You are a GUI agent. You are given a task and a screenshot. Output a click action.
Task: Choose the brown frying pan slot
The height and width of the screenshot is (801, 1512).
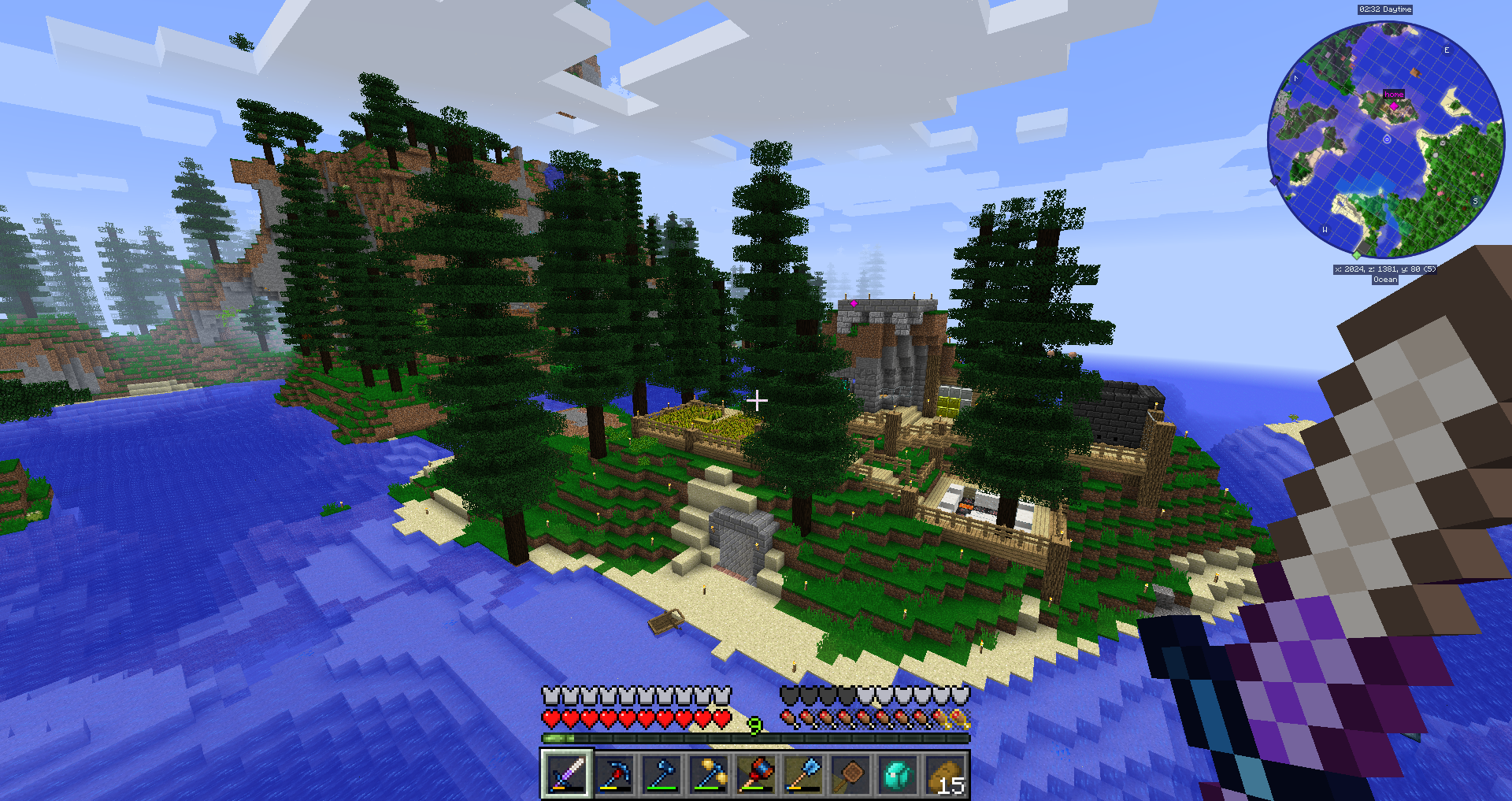(850, 773)
